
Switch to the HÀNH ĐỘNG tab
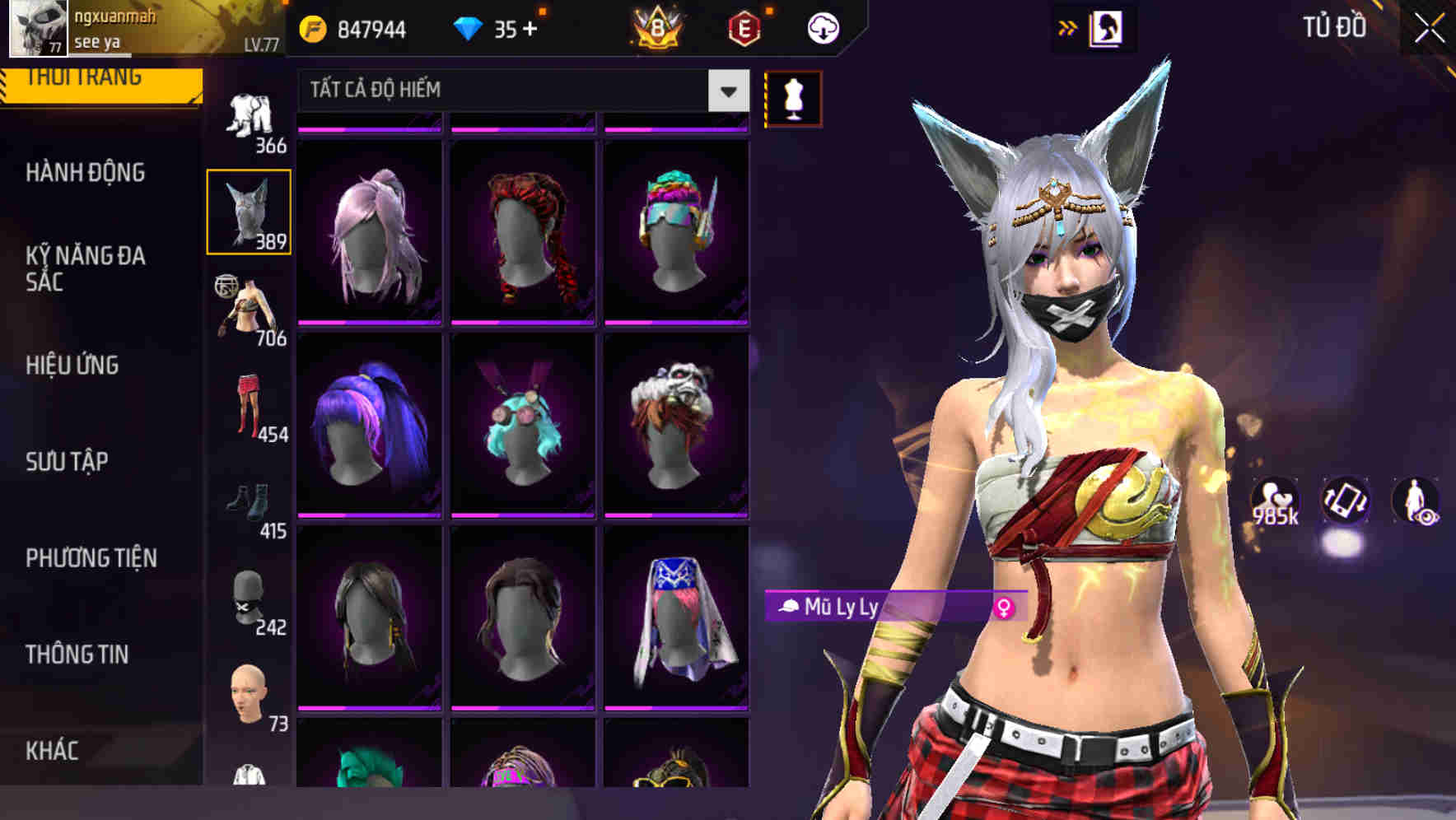pos(82,172)
